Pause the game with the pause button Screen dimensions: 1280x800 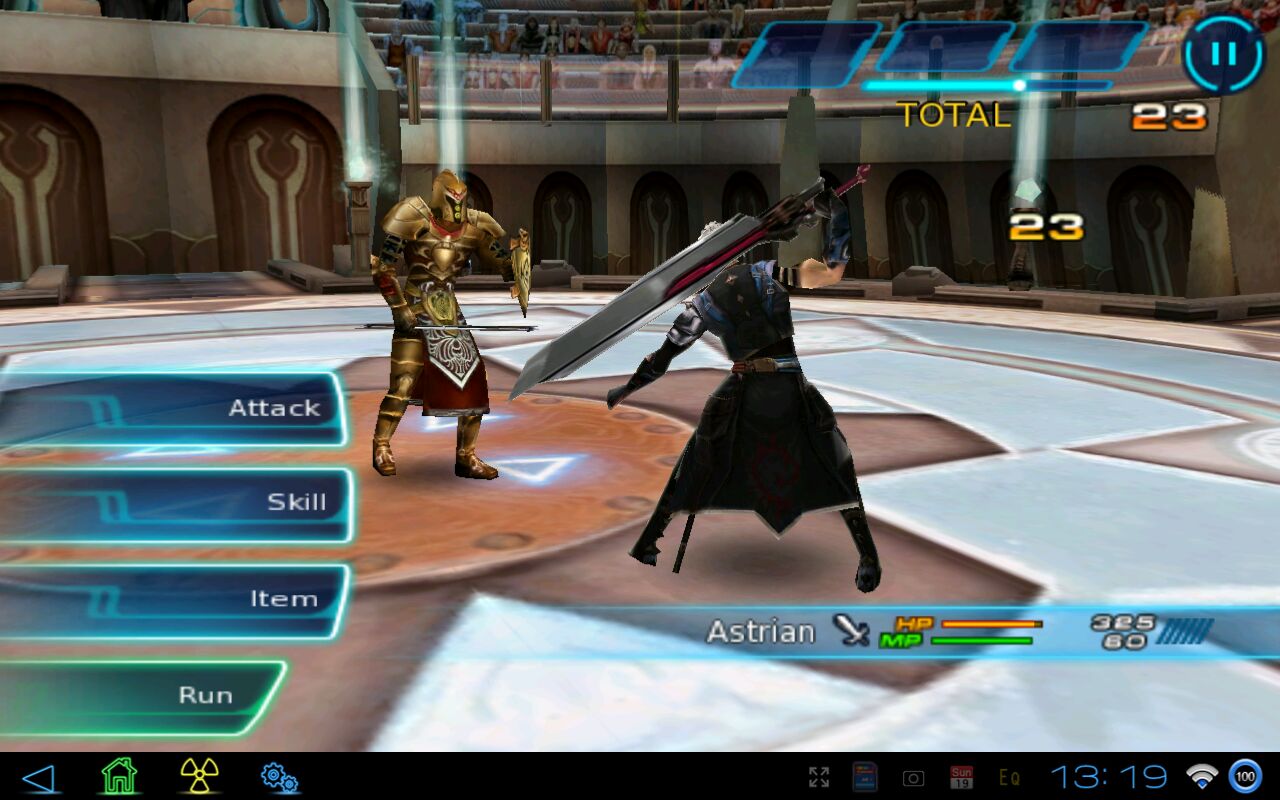point(1223,54)
